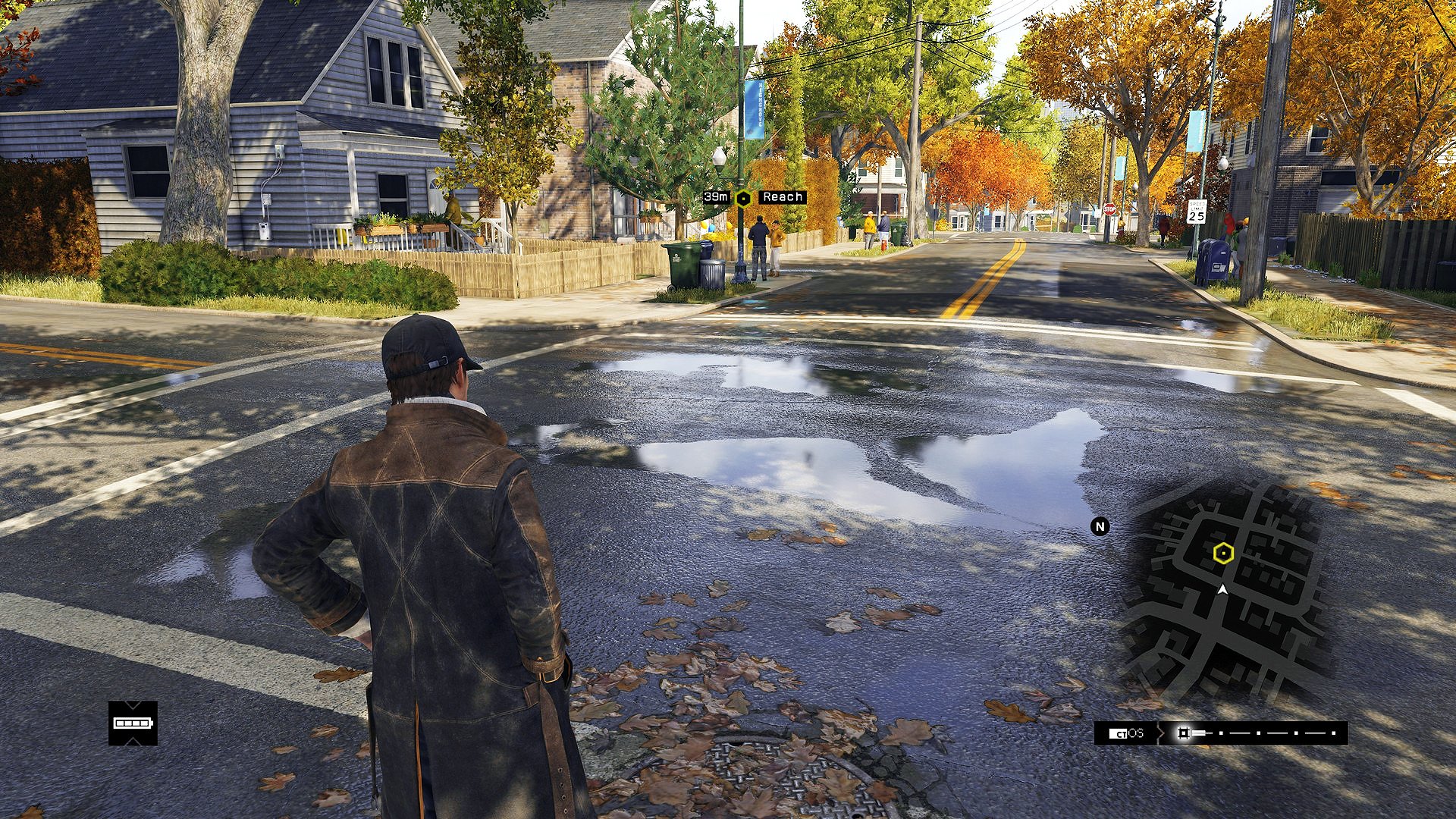Click the north compass N marker
This screenshot has height=819, width=1456.
pyautogui.click(x=1100, y=526)
